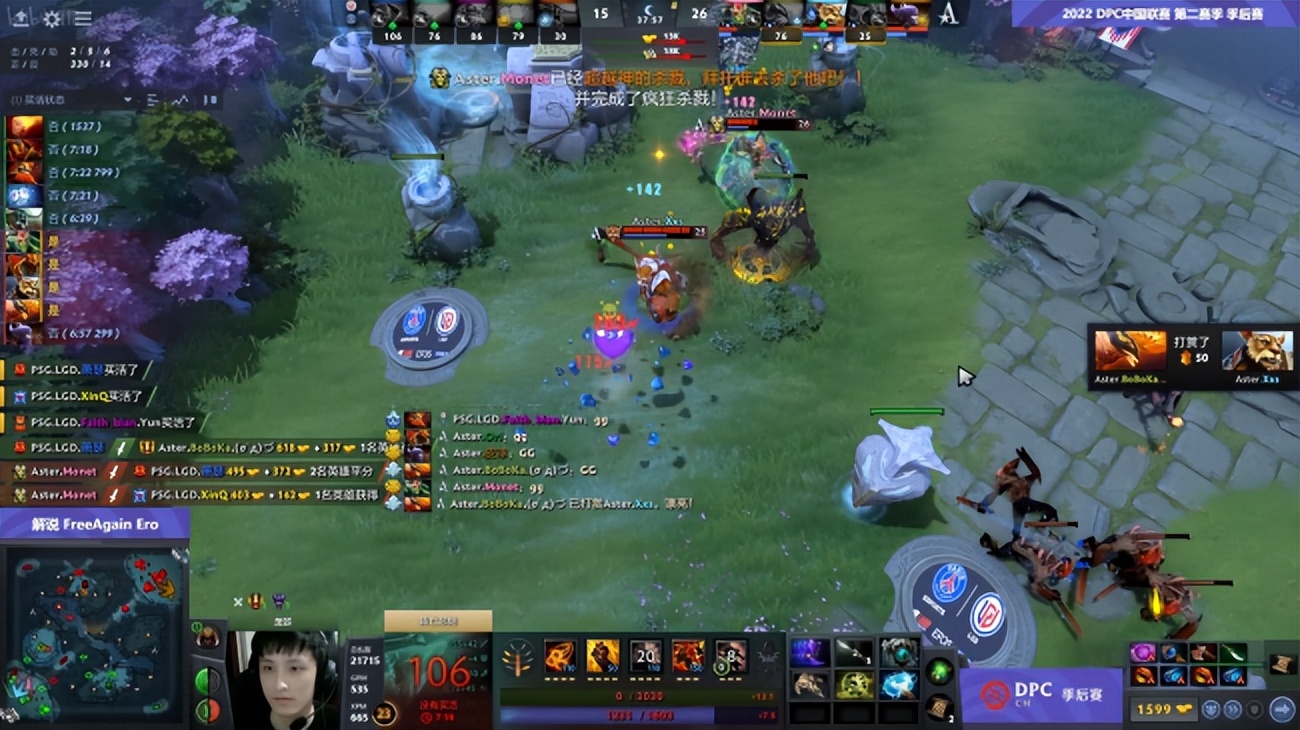Open the hero talent tree icon
The height and width of the screenshot is (730, 1300).
tap(517, 658)
